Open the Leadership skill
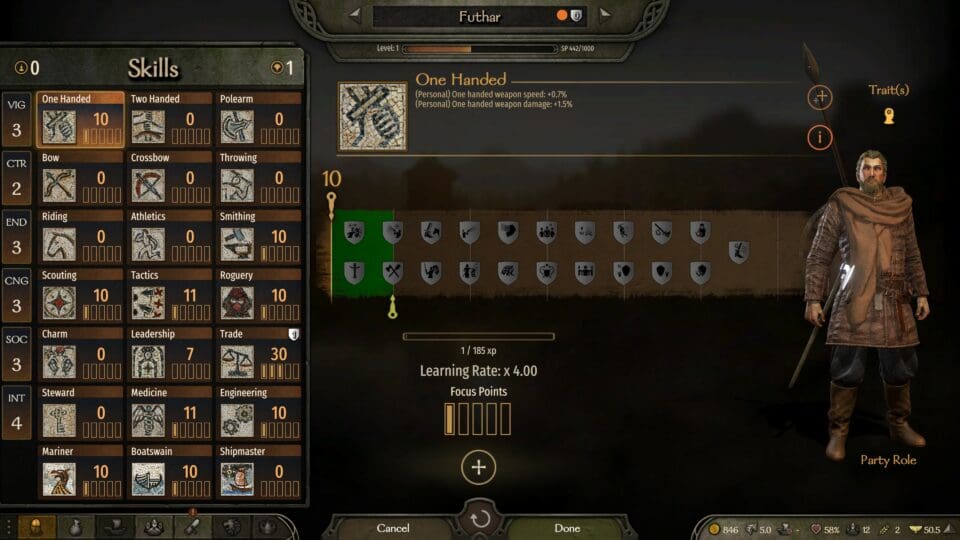 click(x=170, y=354)
